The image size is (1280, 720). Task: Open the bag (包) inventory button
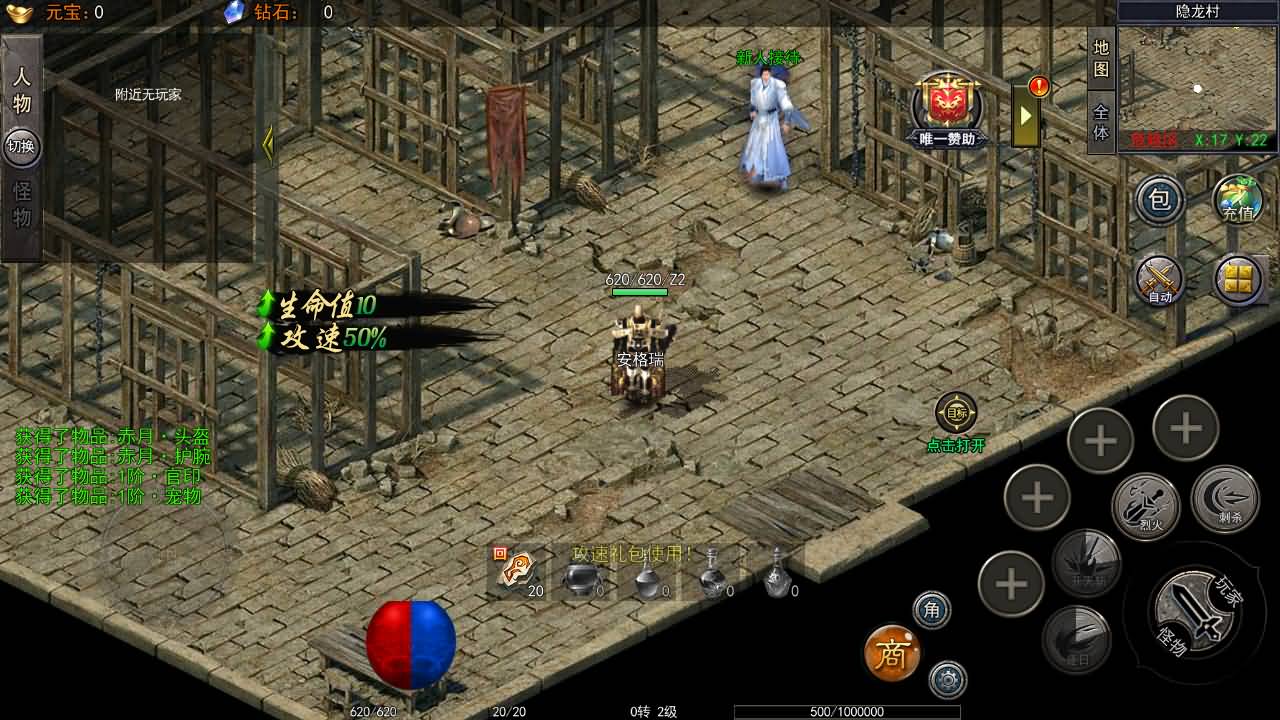[x=1159, y=200]
